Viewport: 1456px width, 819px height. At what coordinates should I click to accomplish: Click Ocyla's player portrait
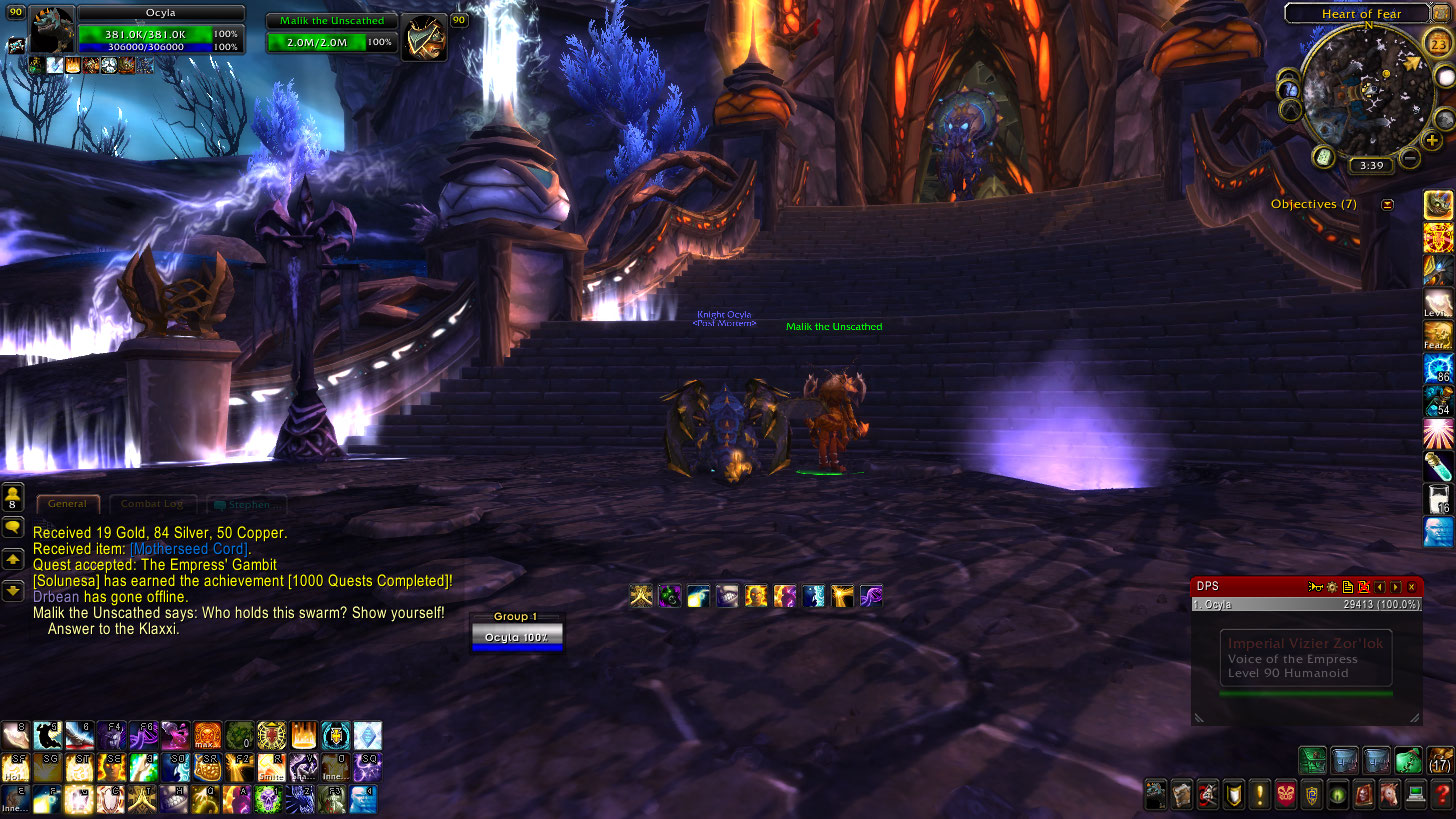[51, 31]
